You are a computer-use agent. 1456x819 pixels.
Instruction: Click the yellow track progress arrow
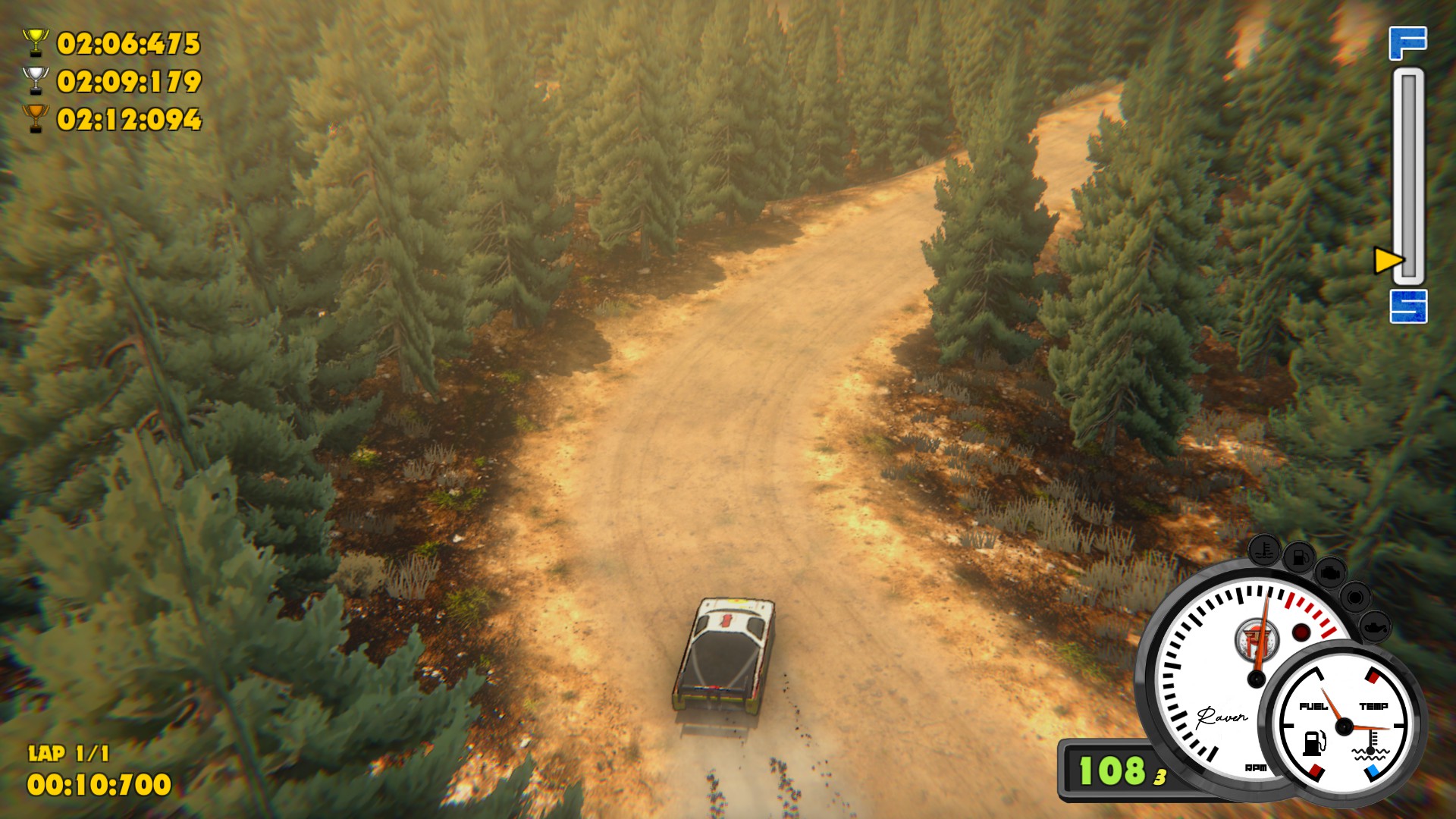tap(1389, 261)
